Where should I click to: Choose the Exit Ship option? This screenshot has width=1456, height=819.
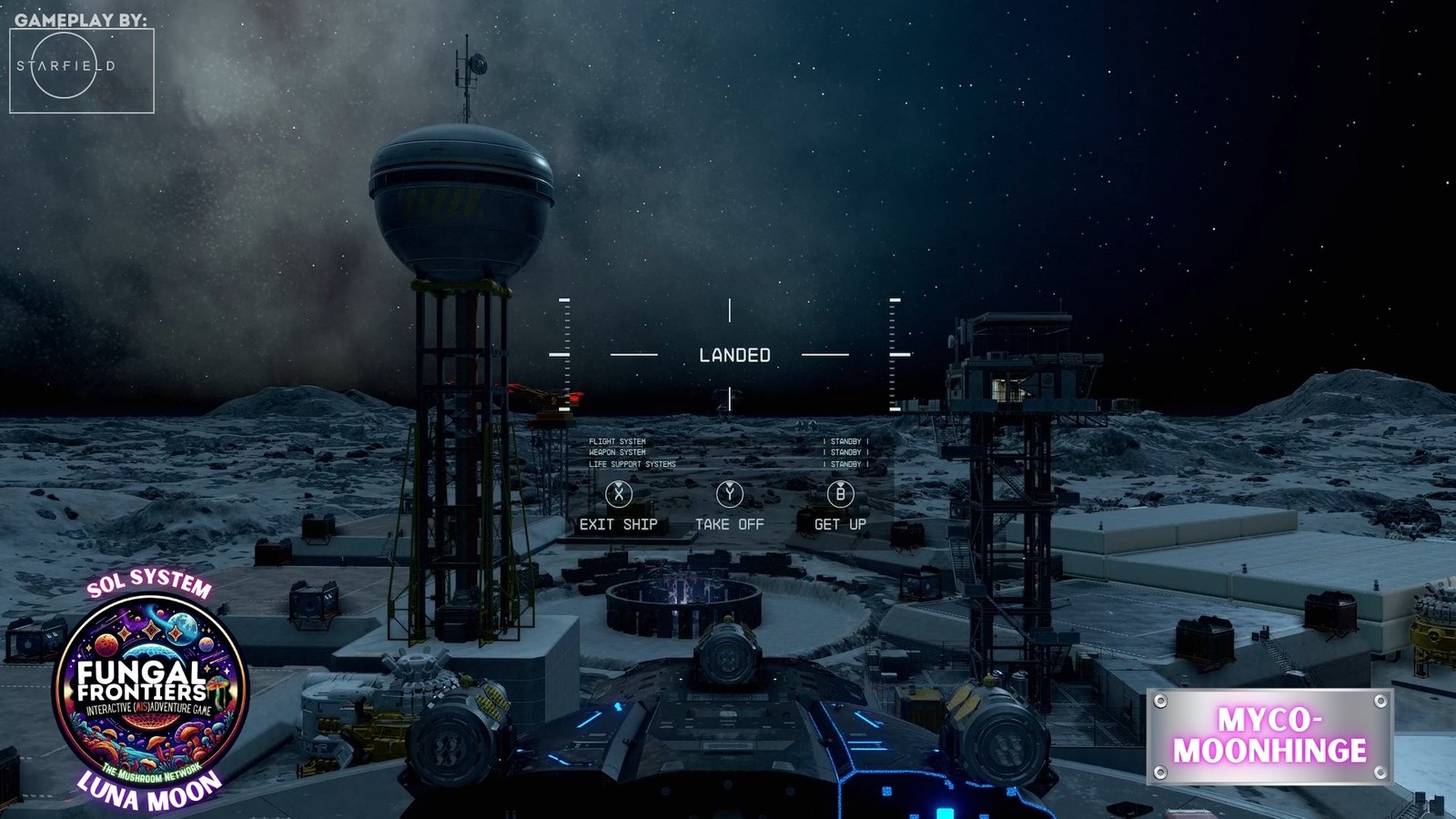[619, 508]
